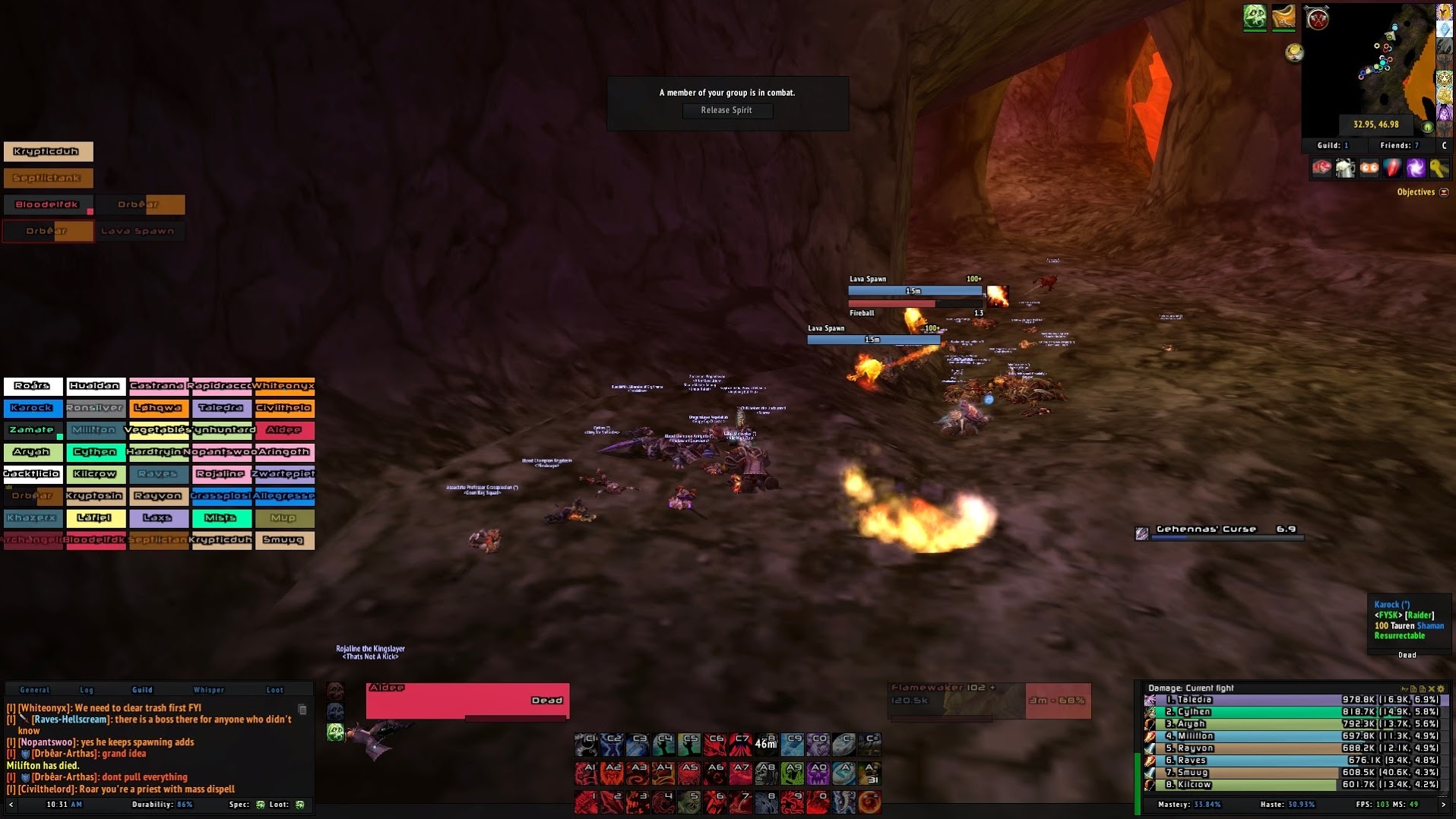Click the Lava Spawn target-of-target frame
The width and height of the screenshot is (1456, 819).
point(138,231)
